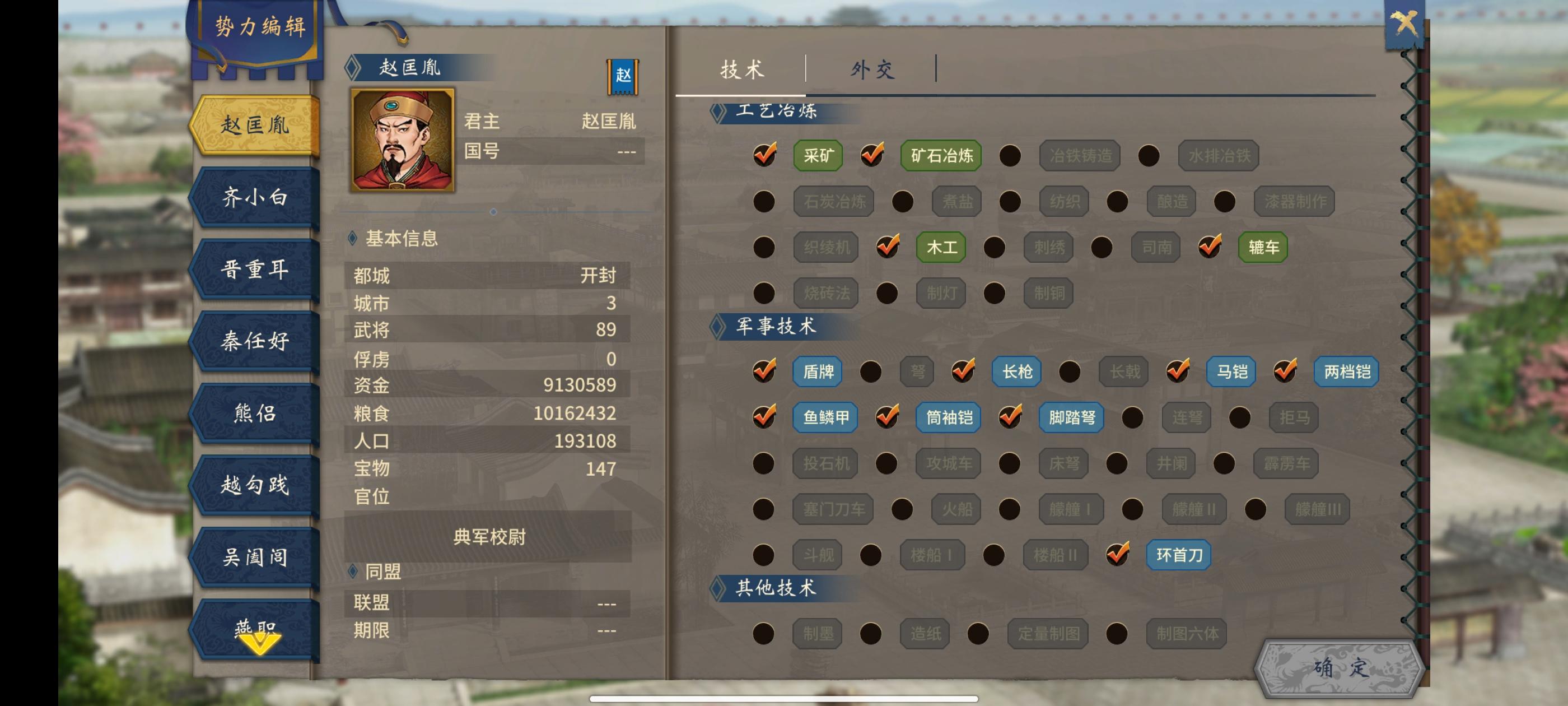
Task: Uncheck the 采矿 technology checkbox
Action: pyautogui.click(x=764, y=155)
